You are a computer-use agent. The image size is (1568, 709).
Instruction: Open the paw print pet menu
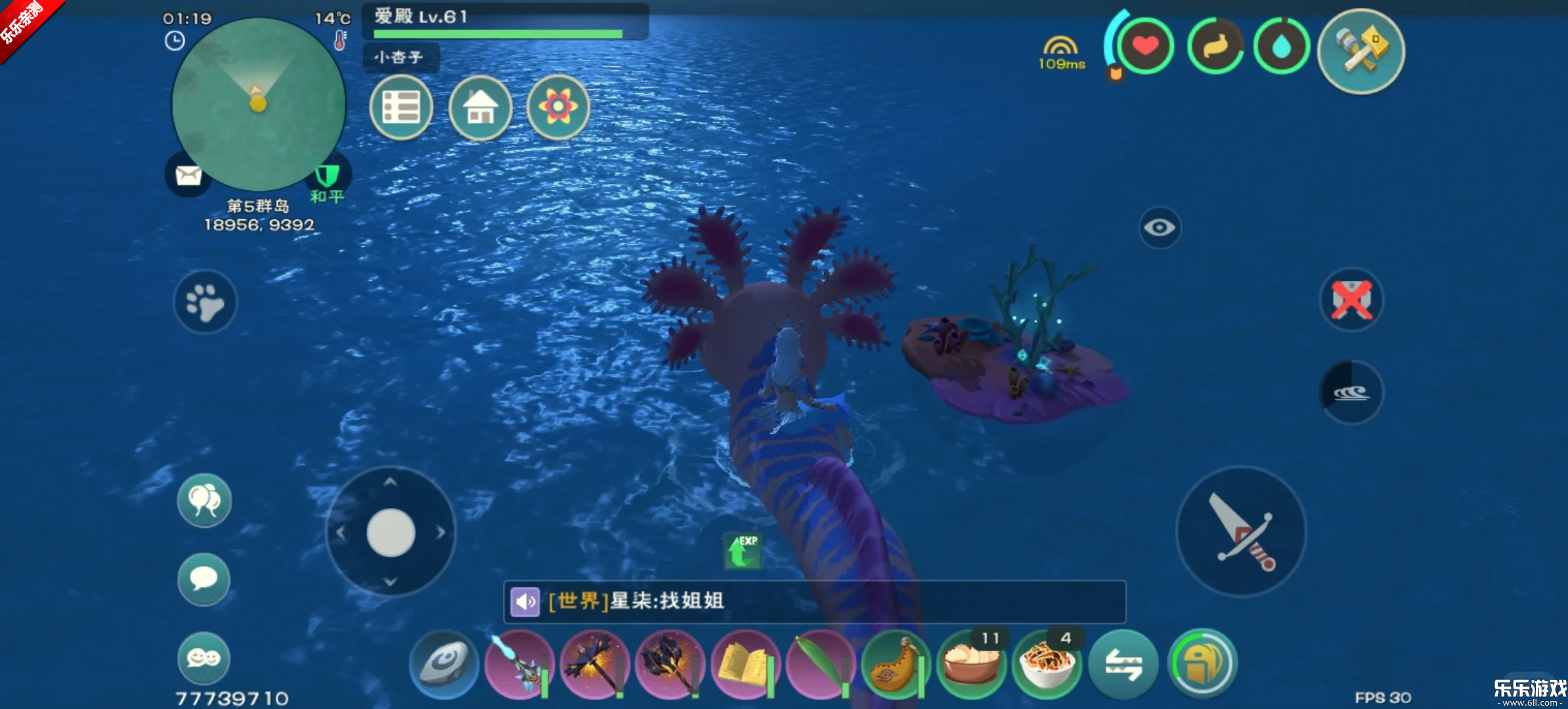(x=205, y=302)
